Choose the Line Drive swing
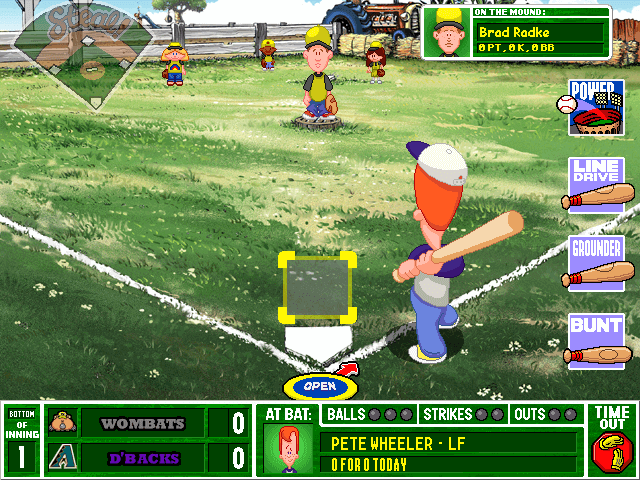 tap(597, 185)
